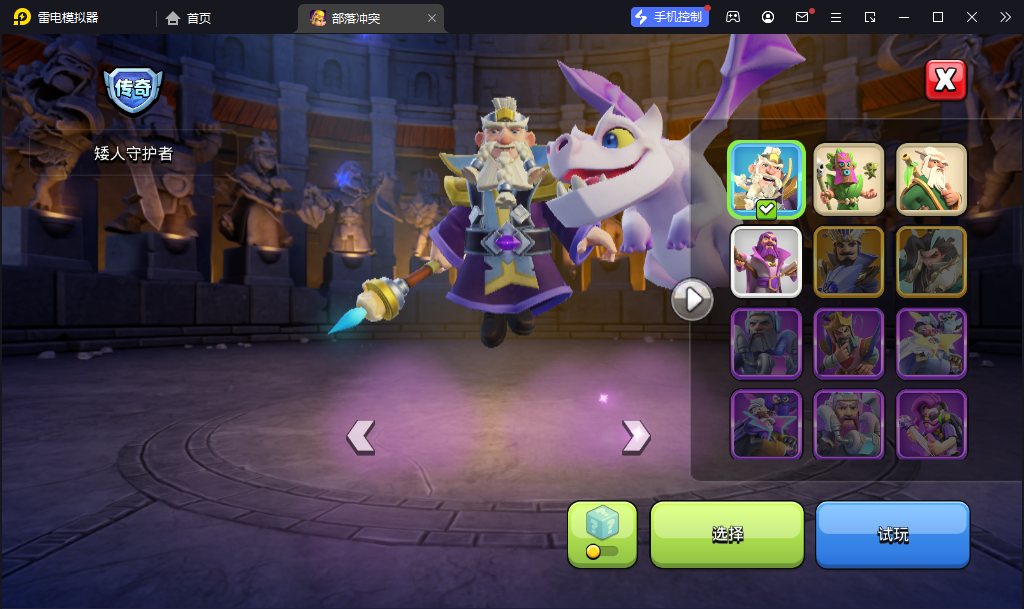Select the default purple-robed Warden skin
This screenshot has width=1024, height=609.
(766, 261)
